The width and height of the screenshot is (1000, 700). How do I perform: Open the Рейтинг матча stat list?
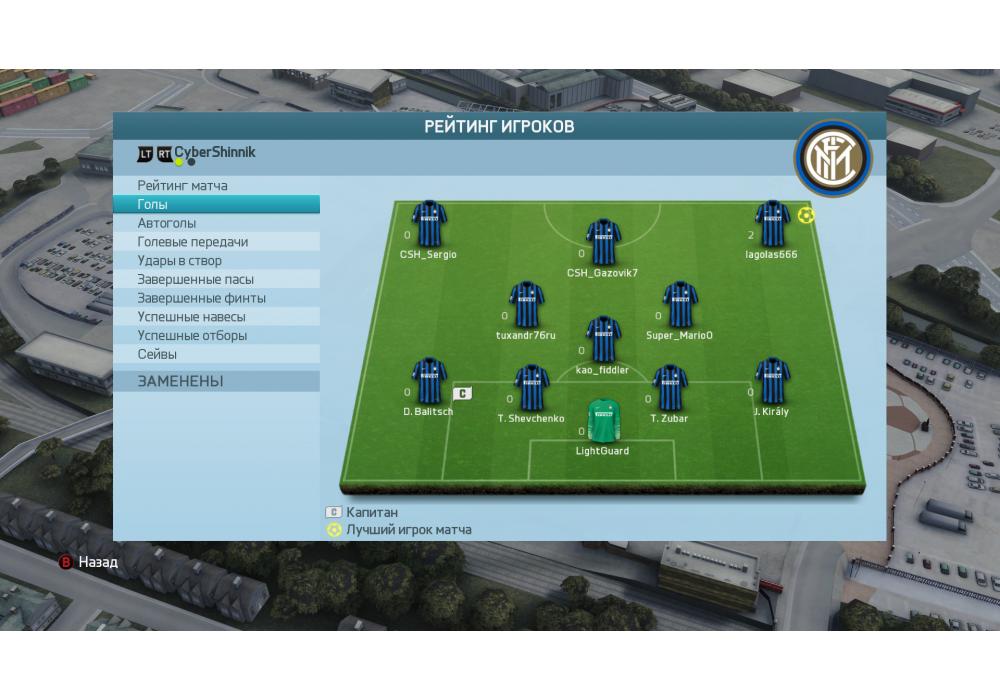[x=183, y=186]
